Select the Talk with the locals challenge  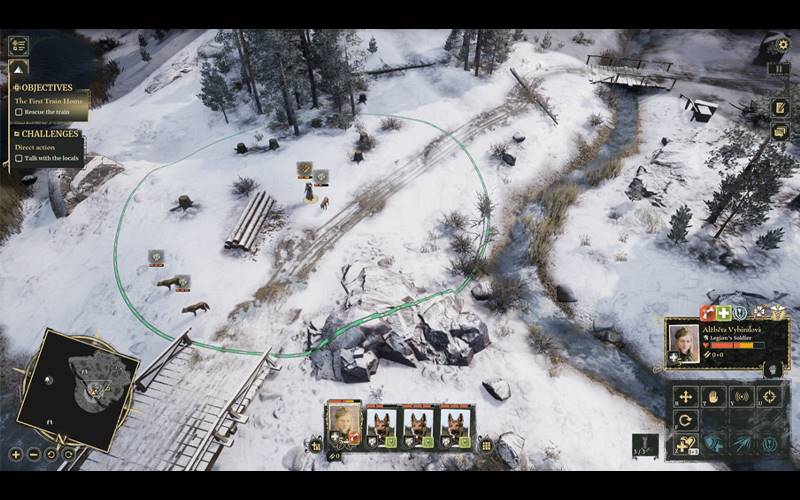click(19, 158)
